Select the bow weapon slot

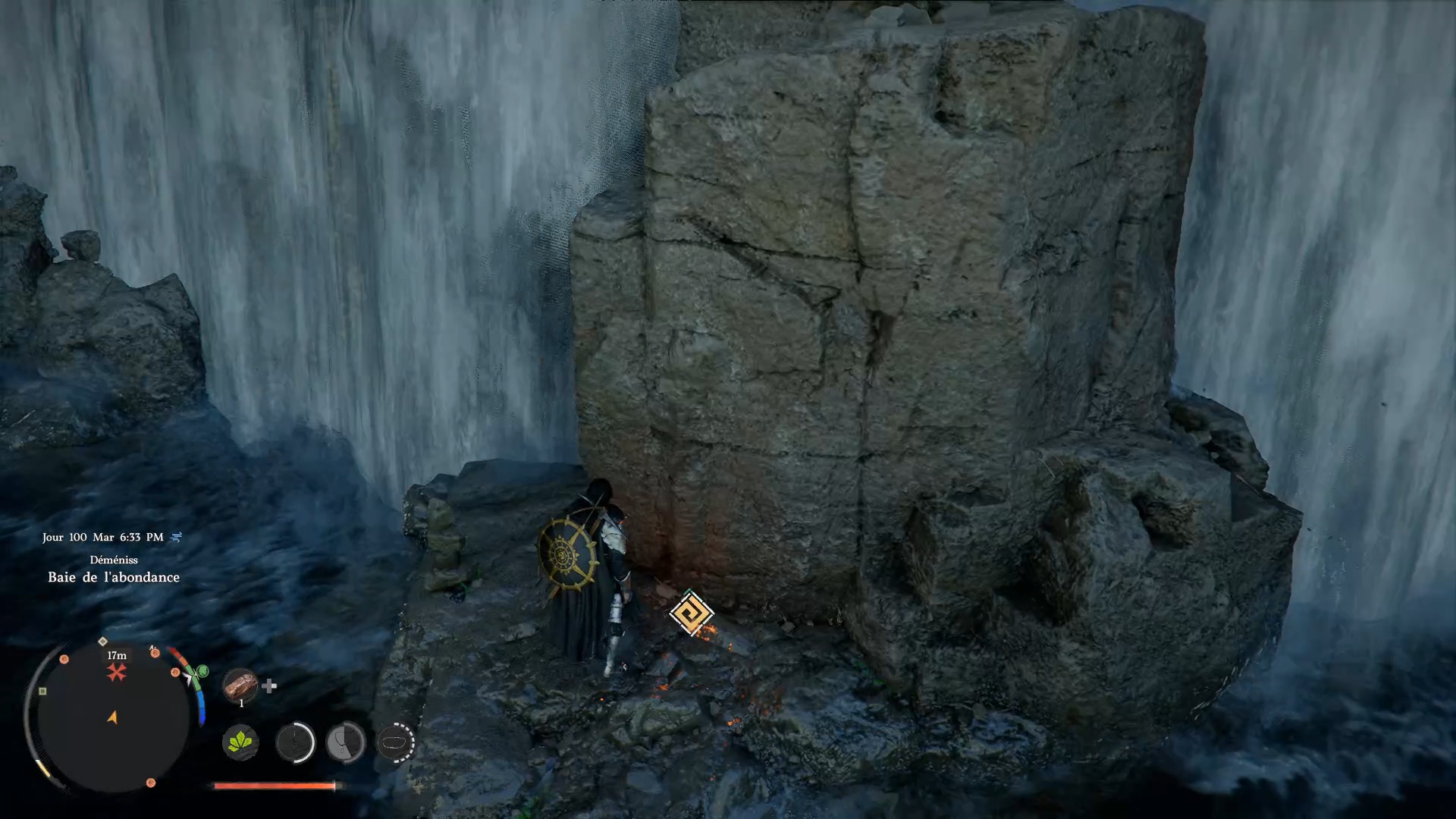click(295, 742)
